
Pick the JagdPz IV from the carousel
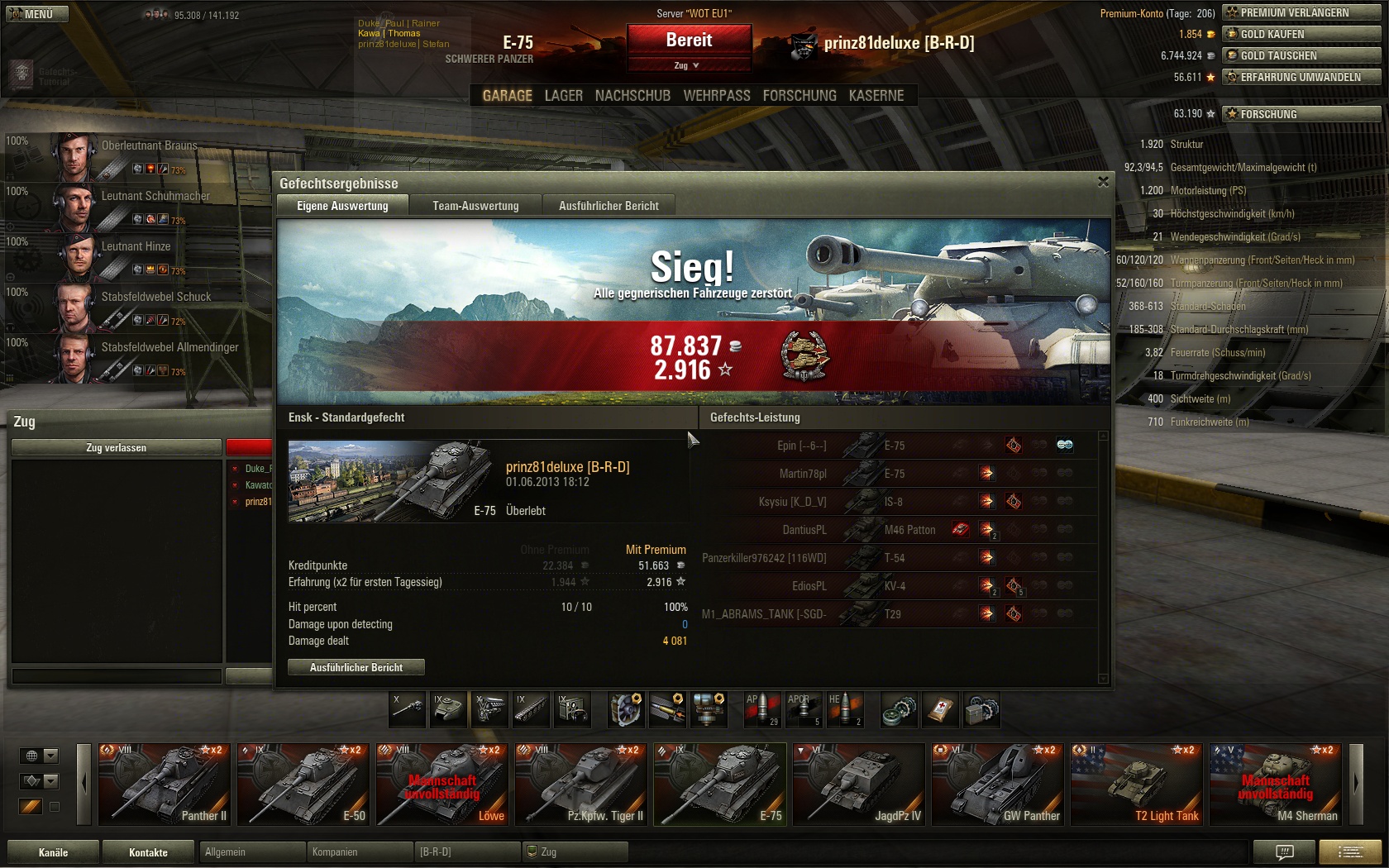click(859, 784)
